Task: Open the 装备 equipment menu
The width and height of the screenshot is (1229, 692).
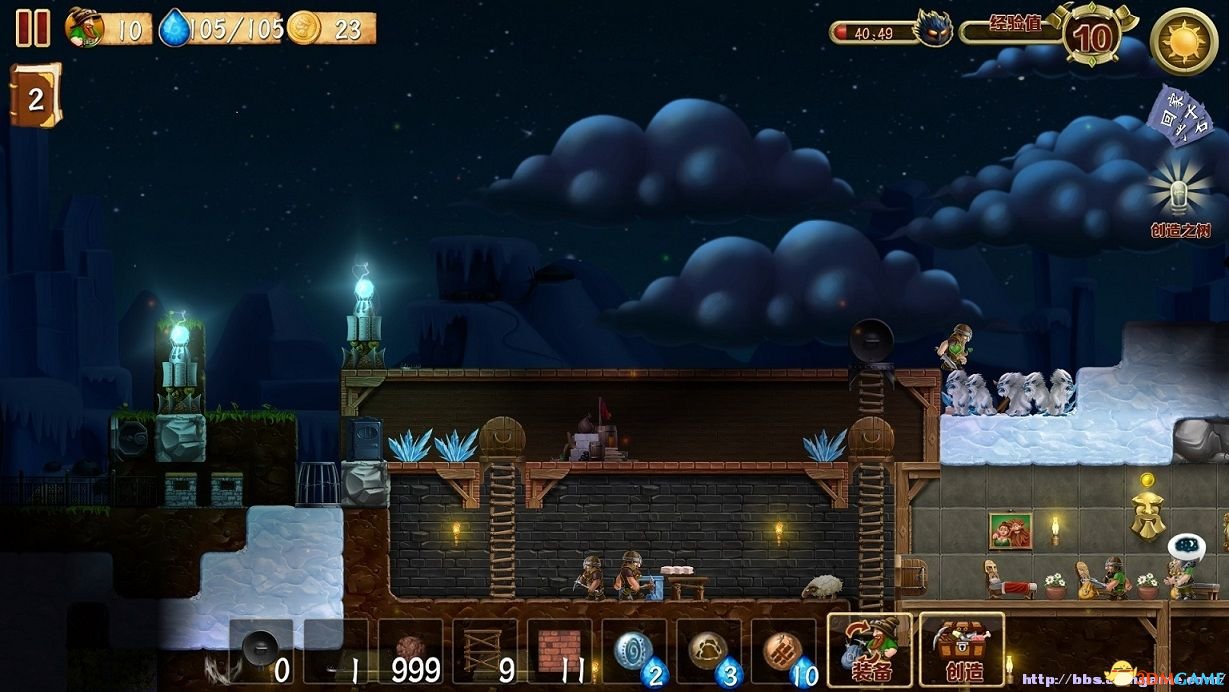Action: tap(868, 649)
